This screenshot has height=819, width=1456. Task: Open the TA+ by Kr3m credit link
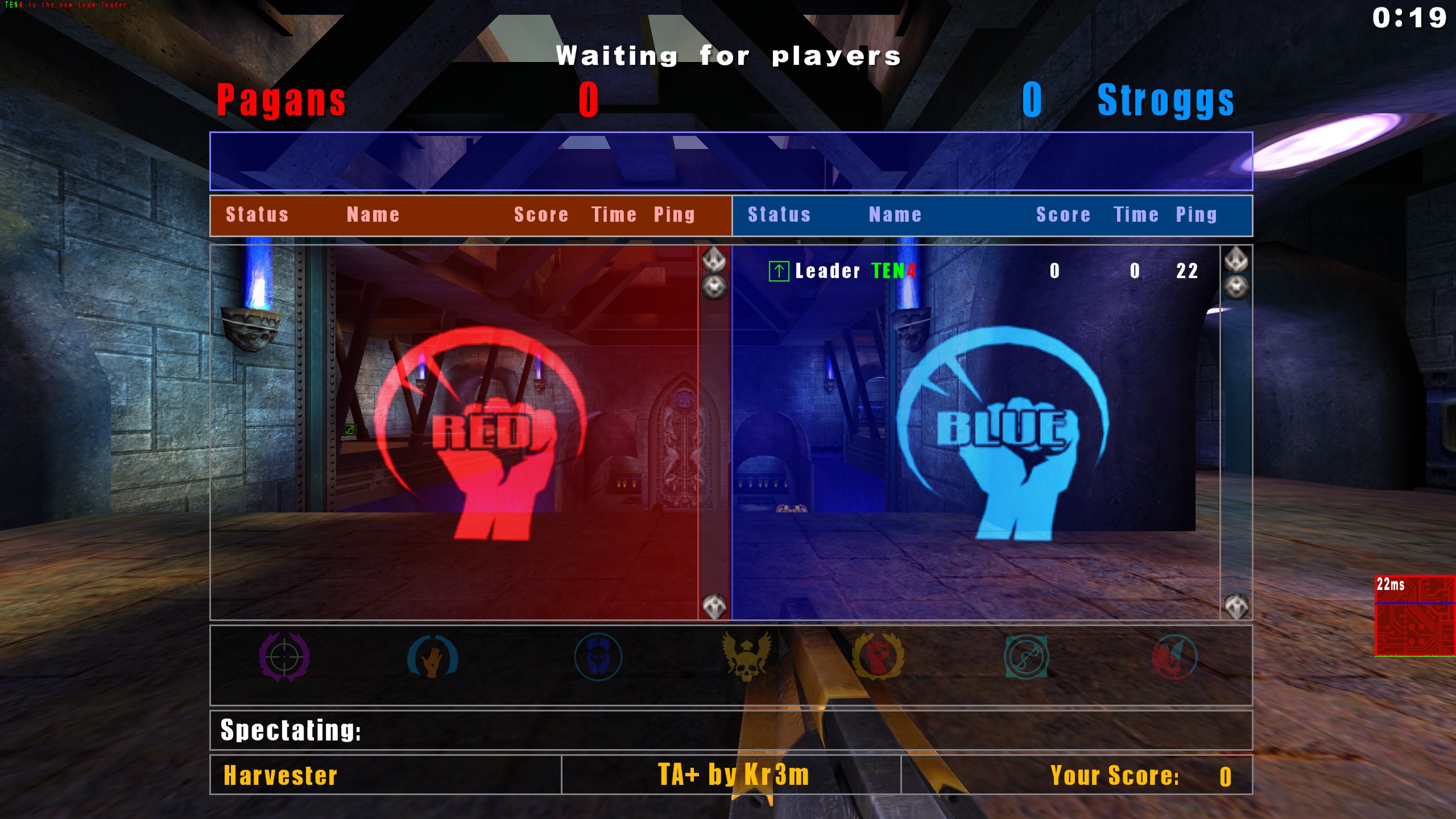click(733, 775)
